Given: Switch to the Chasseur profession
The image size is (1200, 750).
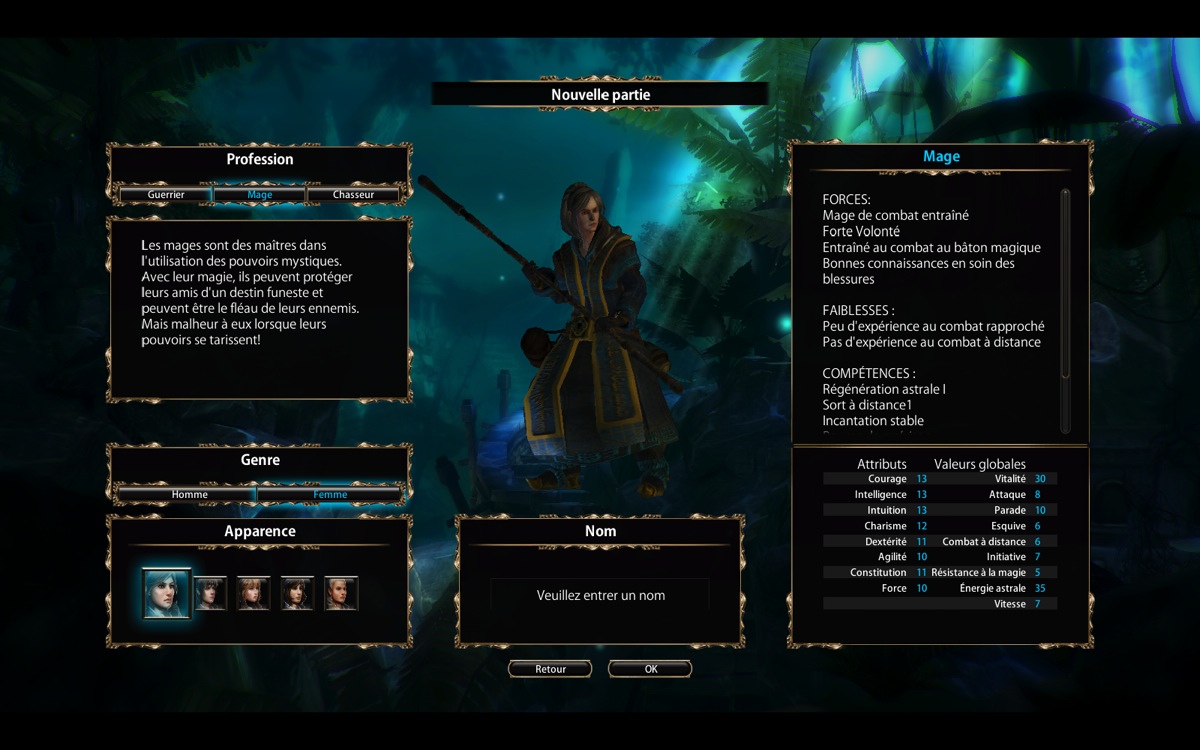Looking at the screenshot, I should click(x=353, y=195).
